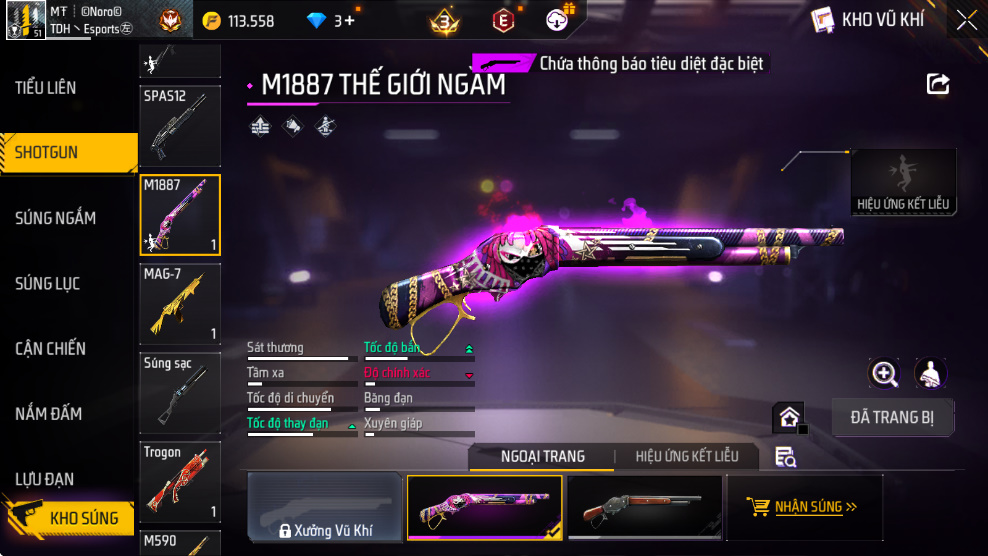Zoom in on the weapon with magnifier
The image size is (988, 556).
[884, 373]
